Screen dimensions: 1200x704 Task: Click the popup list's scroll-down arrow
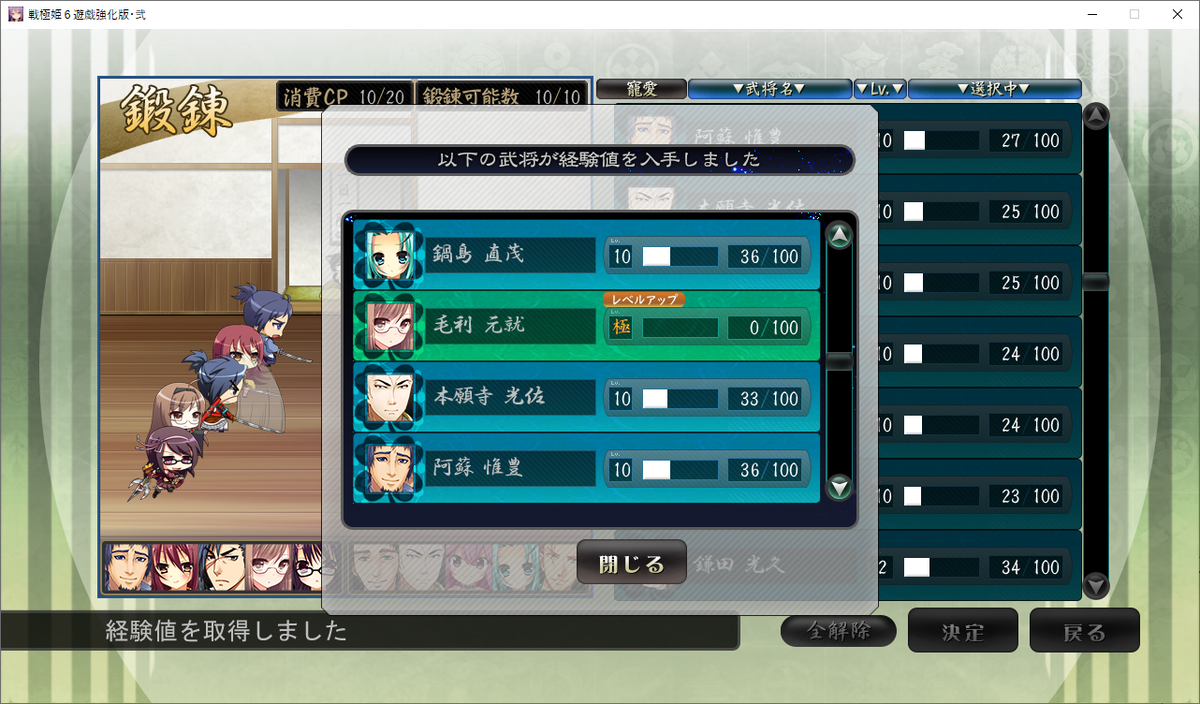point(840,488)
